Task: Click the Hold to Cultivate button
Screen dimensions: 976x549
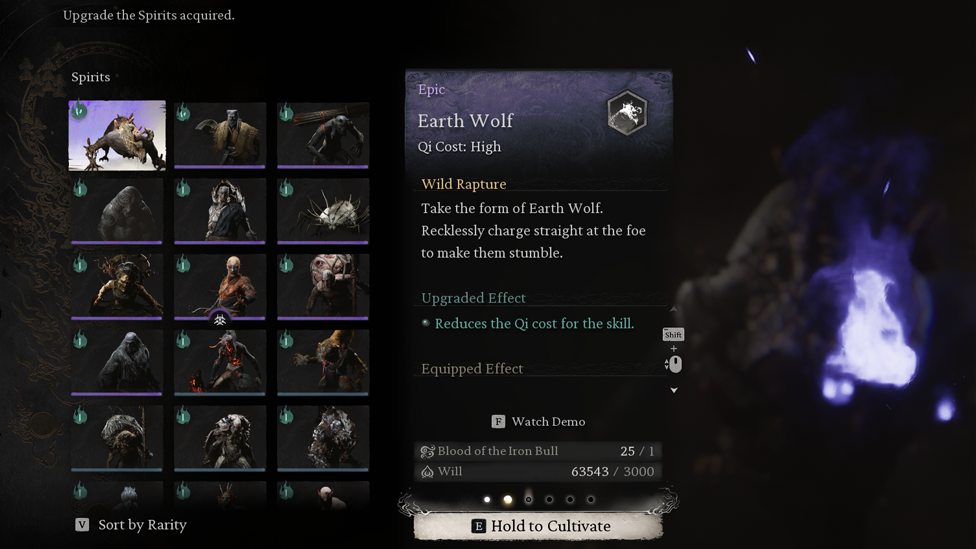Action: pyautogui.click(x=539, y=526)
